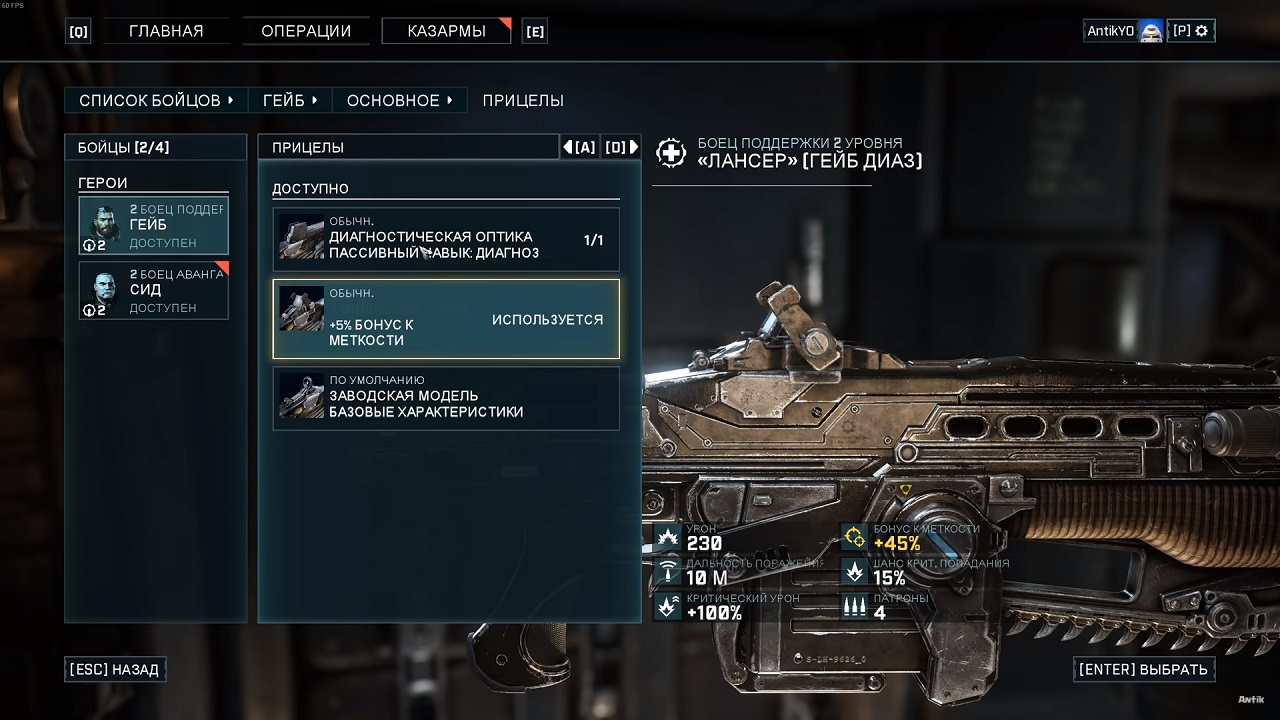1280x720 pixels.
Task: Select hero Гейб in the fighters list
Action: 154,226
